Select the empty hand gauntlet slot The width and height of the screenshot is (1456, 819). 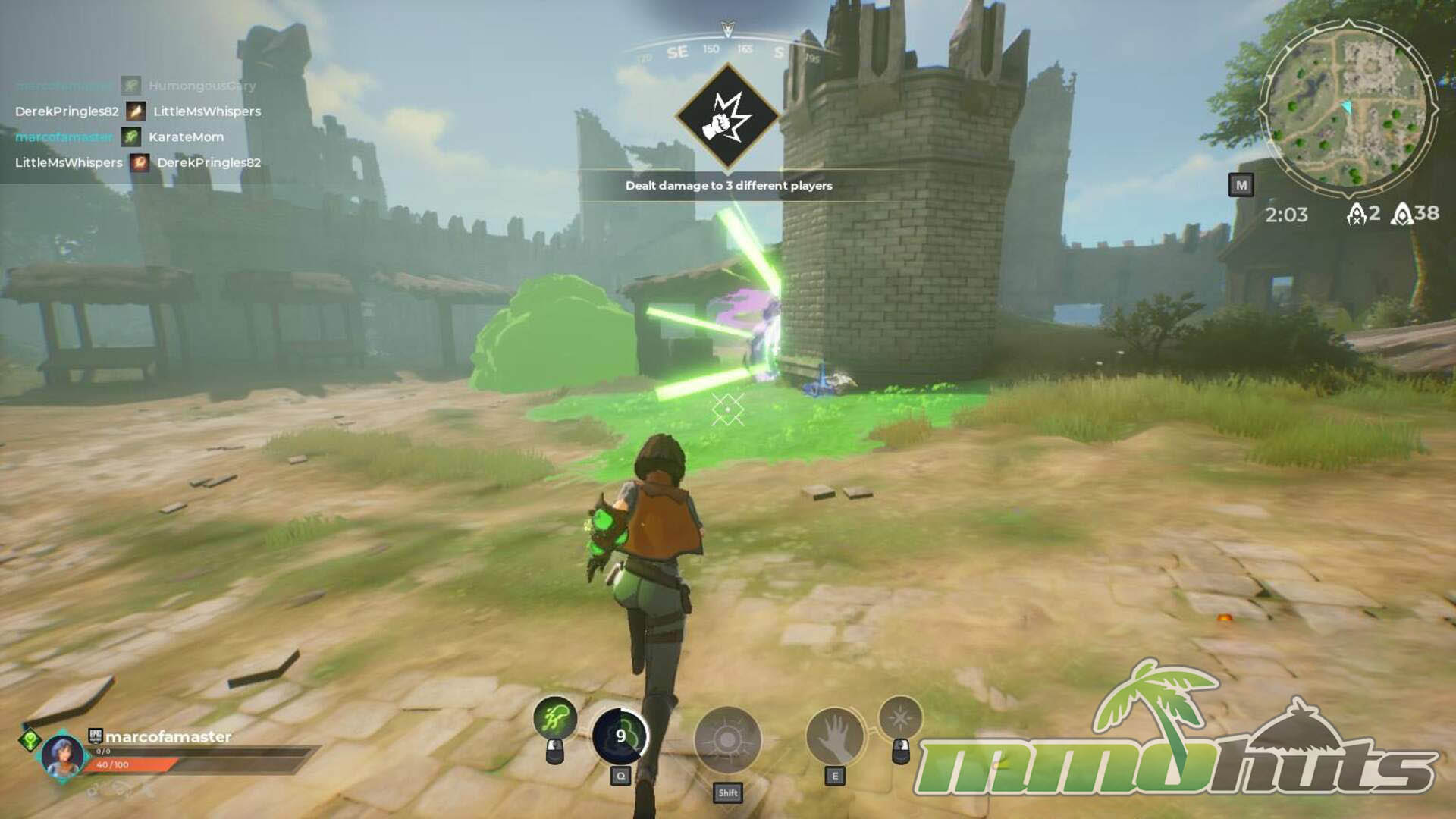834,737
